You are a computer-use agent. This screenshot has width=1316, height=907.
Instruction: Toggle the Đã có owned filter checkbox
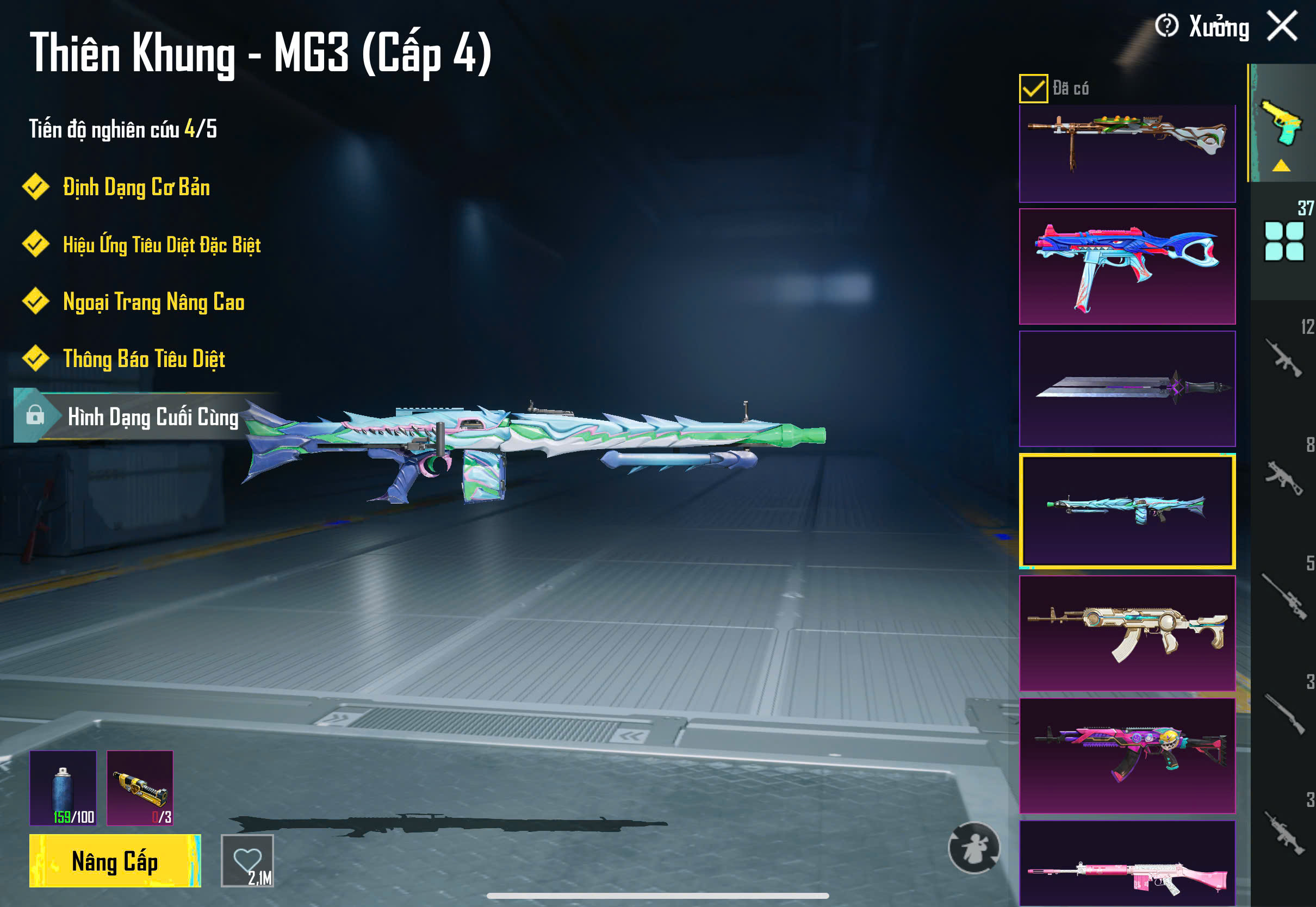tap(1033, 89)
